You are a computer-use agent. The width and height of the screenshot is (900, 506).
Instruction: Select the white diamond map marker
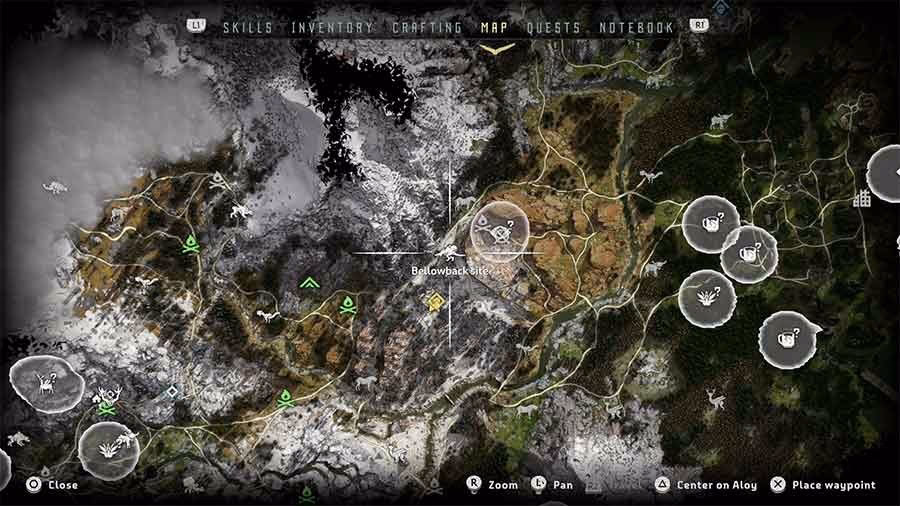(172, 392)
